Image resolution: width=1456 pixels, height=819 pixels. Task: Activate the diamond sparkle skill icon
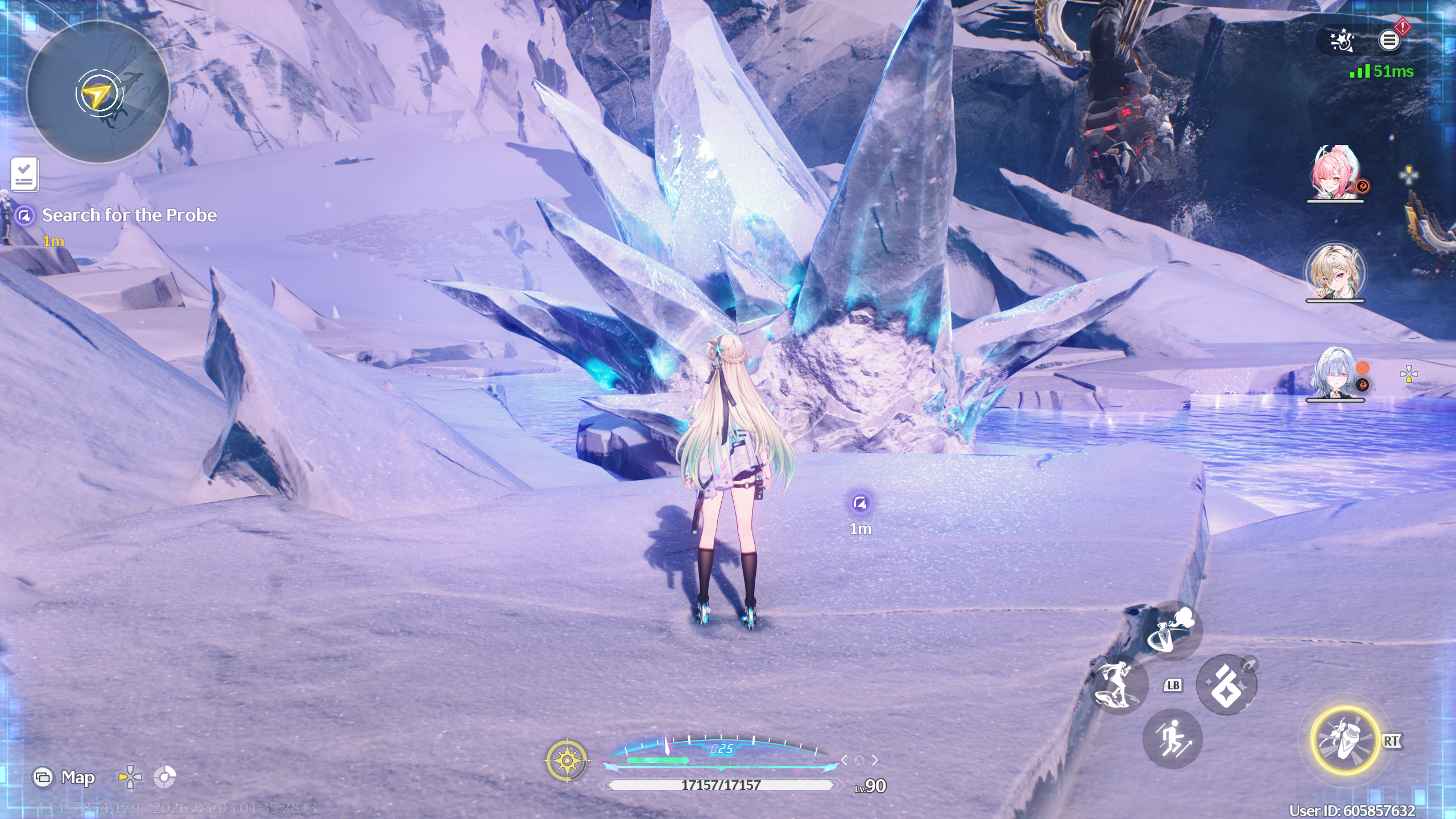1226,685
